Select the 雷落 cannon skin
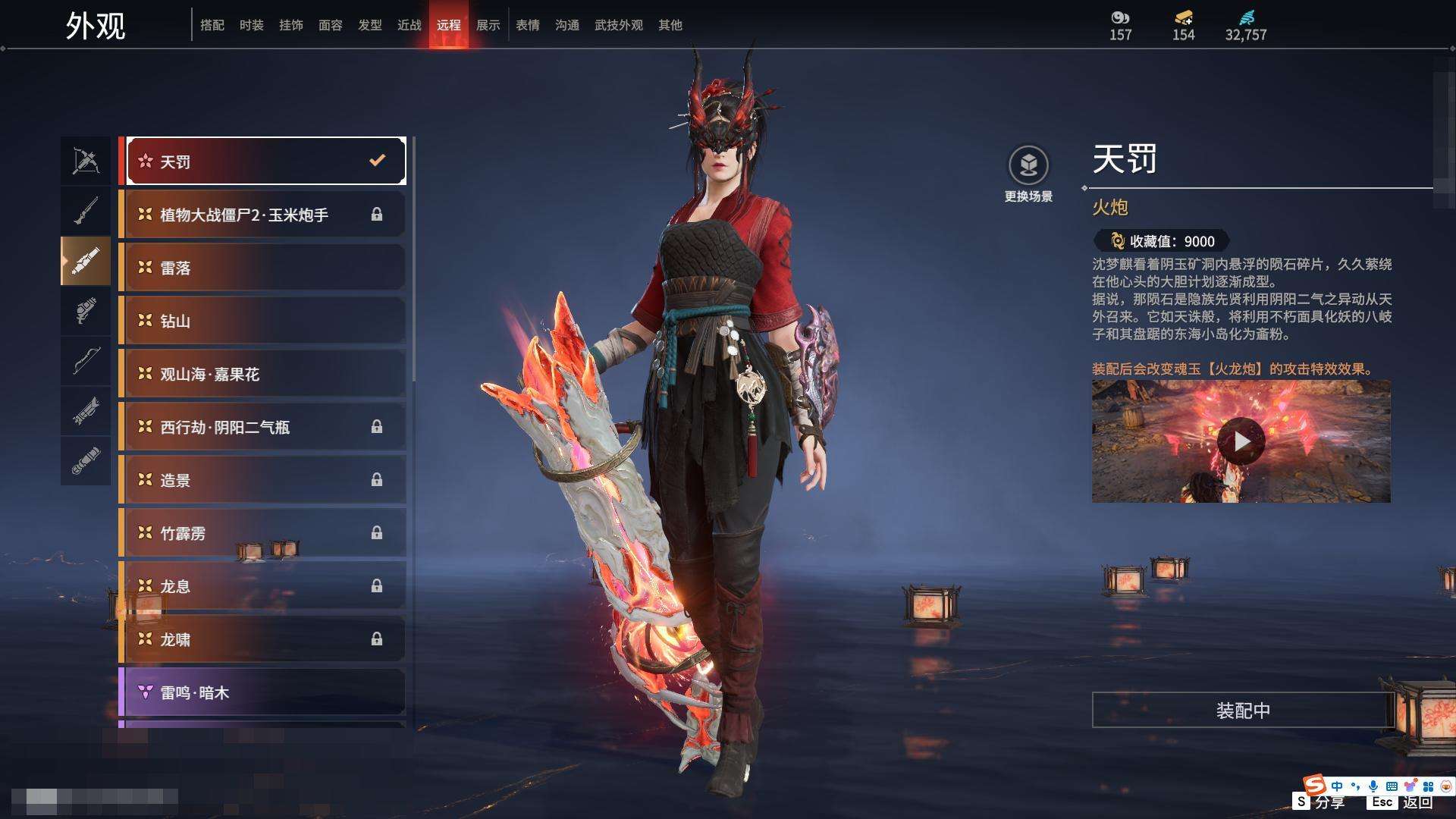This screenshot has height=819, width=1456. [262, 268]
